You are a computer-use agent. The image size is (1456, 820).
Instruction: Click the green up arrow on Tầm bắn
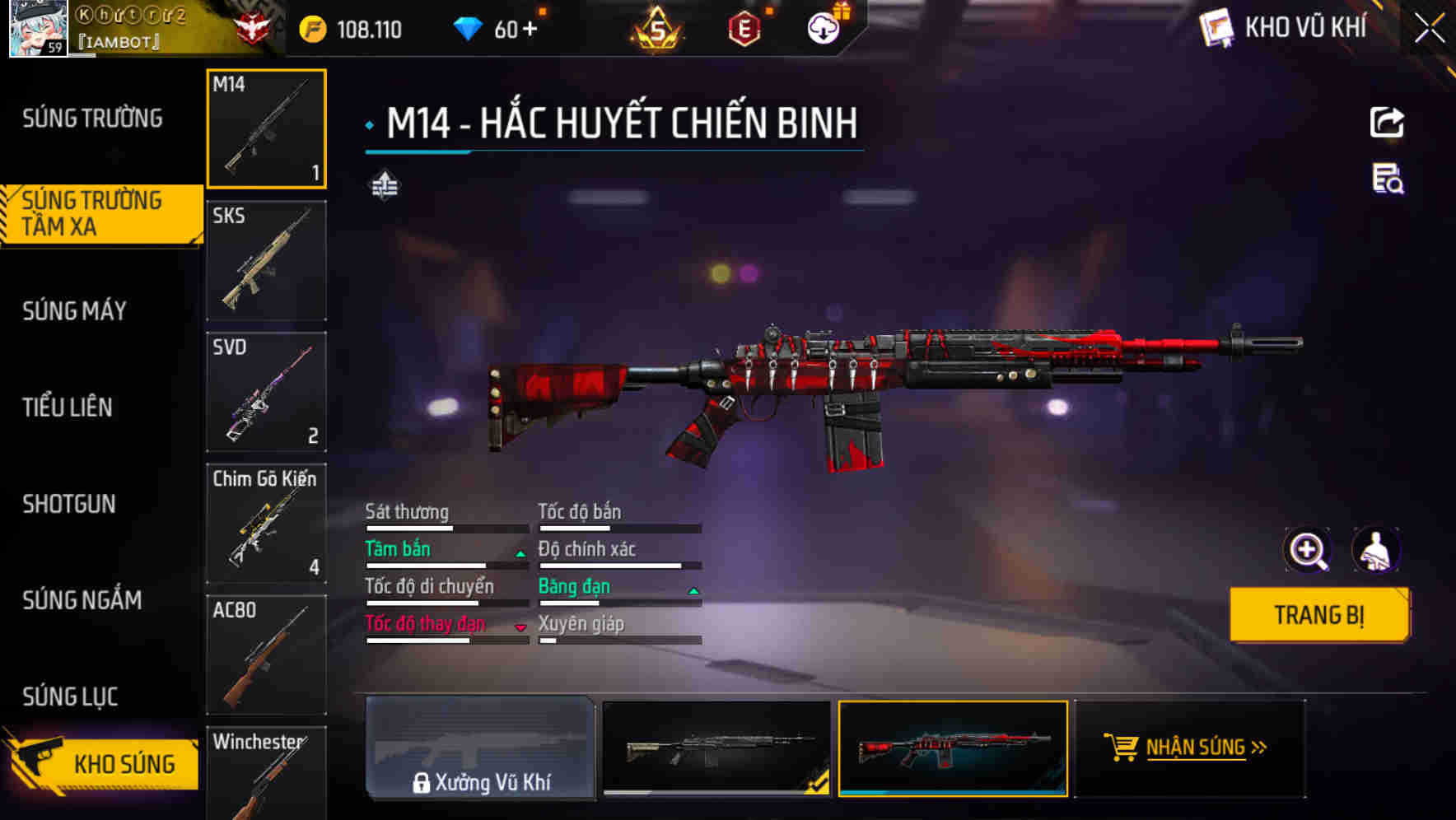[x=520, y=554]
